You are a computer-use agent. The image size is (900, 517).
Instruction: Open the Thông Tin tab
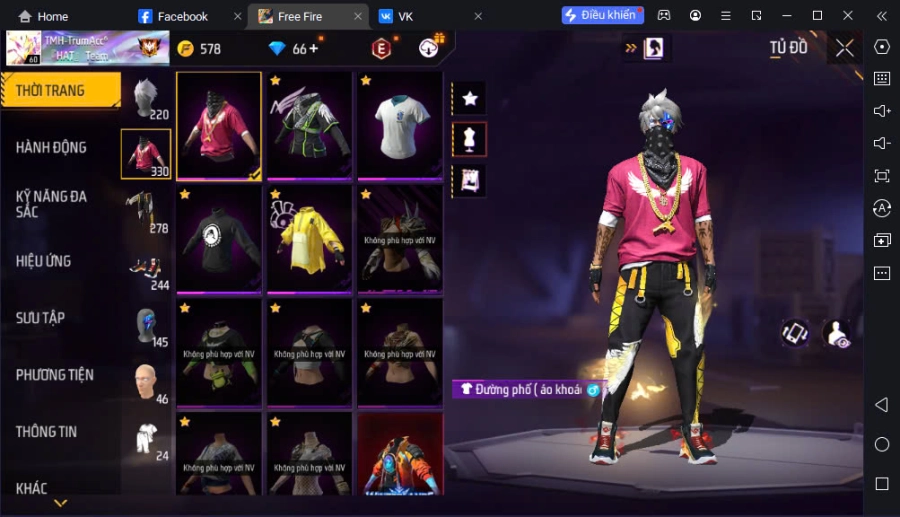coord(47,432)
